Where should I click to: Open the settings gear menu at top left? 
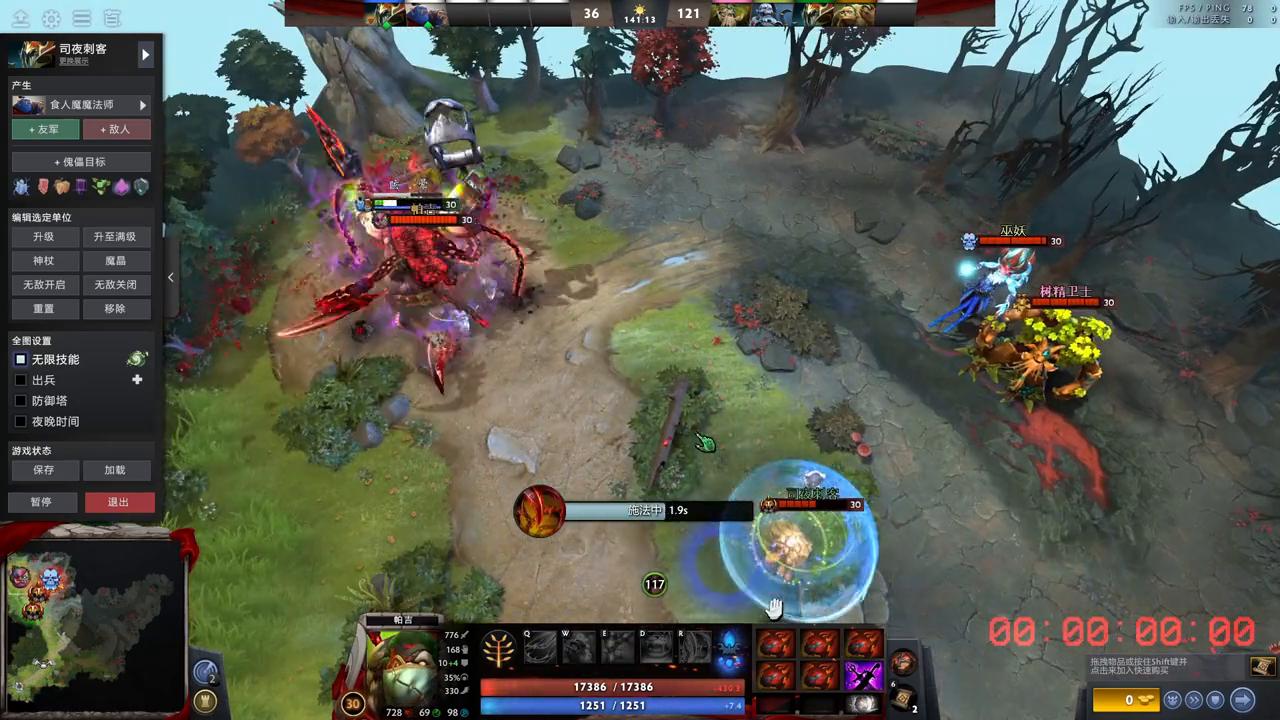(x=51, y=18)
